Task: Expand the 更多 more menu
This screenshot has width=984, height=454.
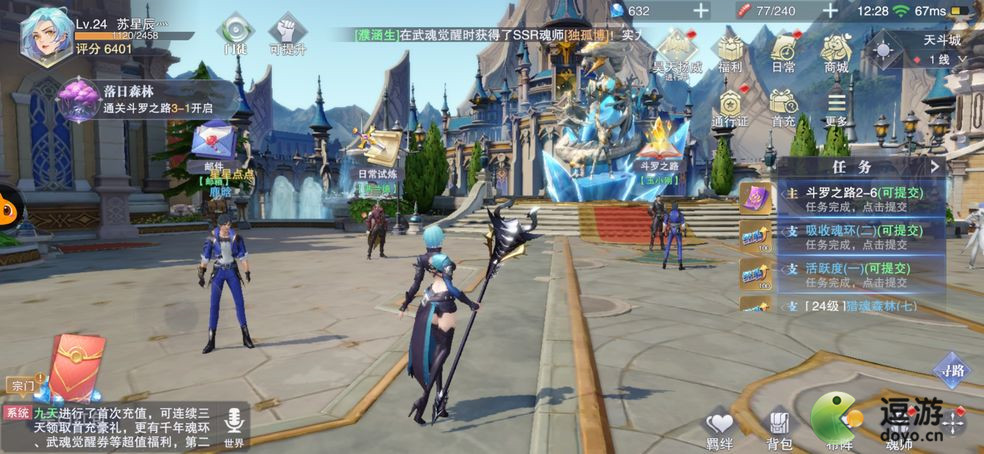Action: tap(836, 106)
